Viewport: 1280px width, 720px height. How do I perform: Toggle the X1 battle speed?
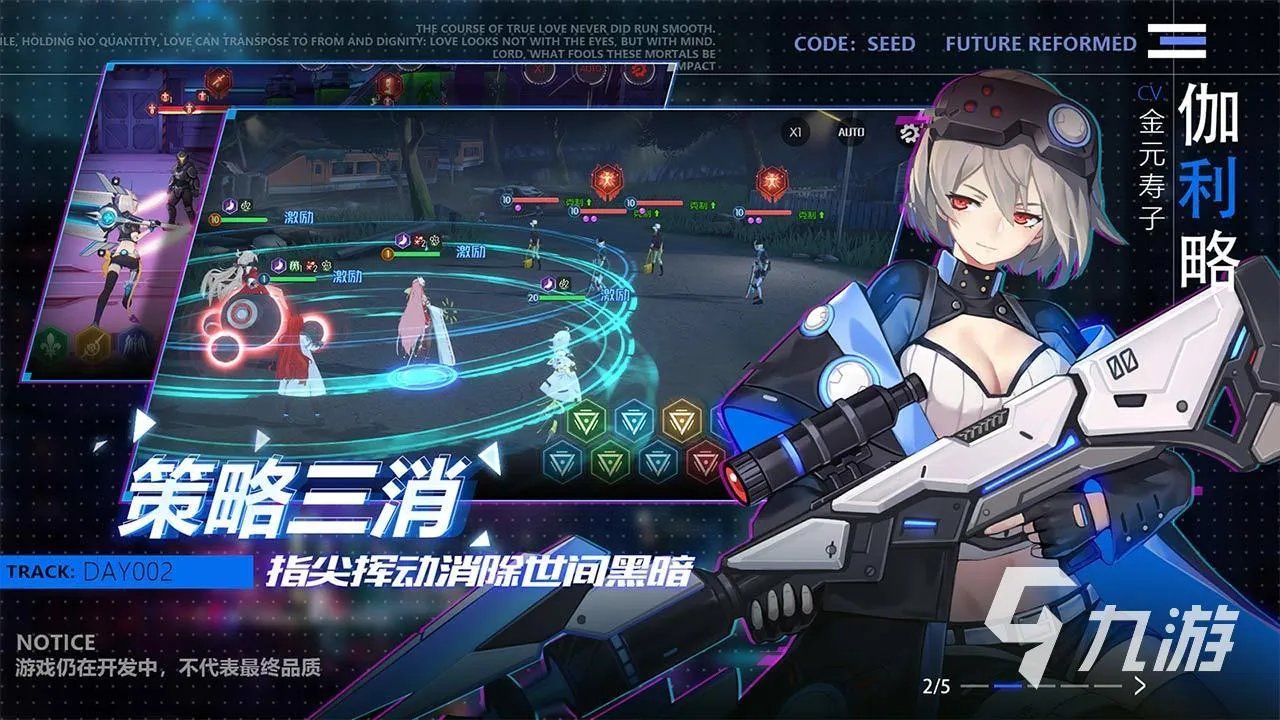pos(797,132)
